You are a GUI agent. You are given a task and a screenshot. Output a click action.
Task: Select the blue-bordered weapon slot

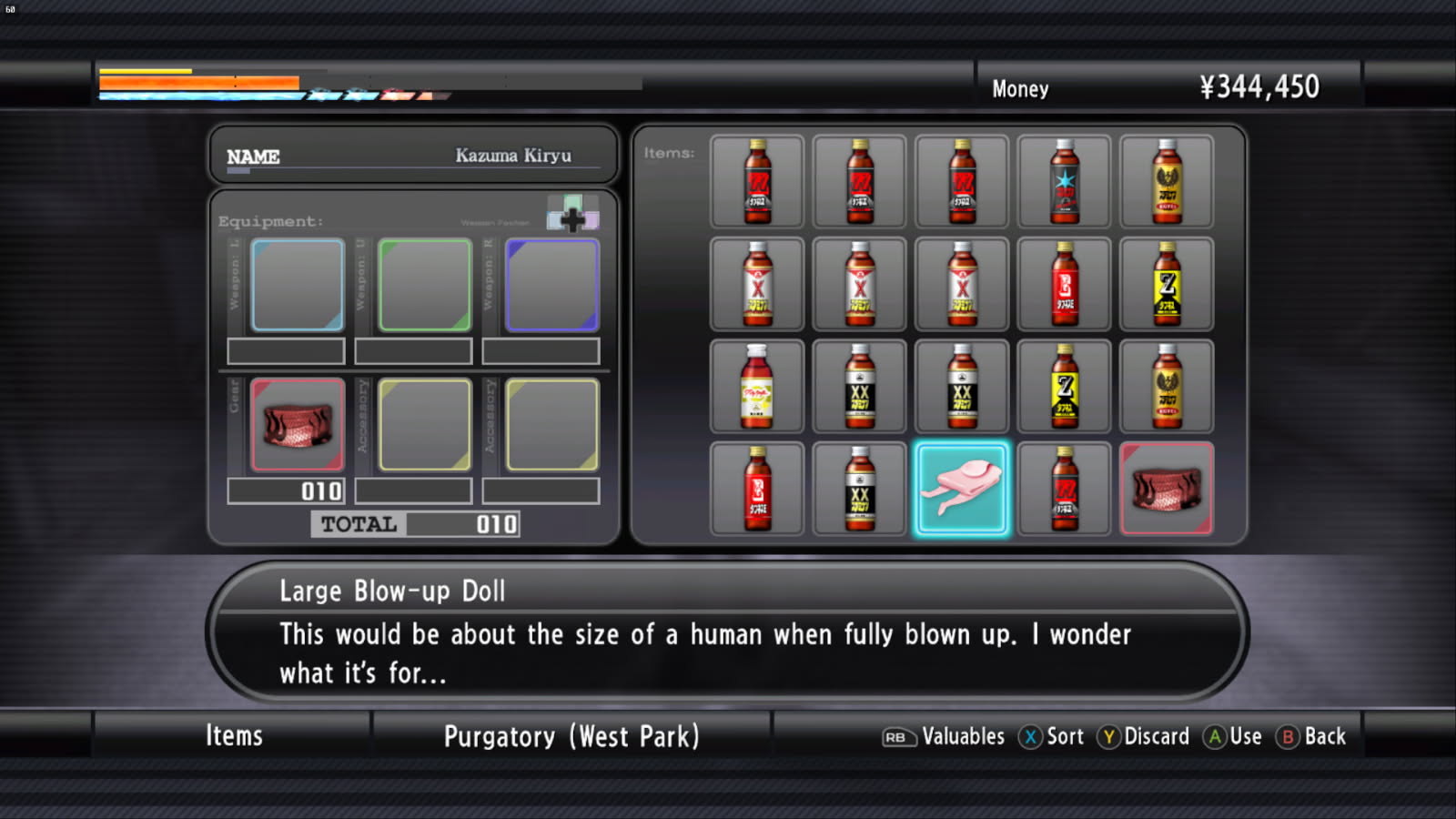tap(298, 285)
